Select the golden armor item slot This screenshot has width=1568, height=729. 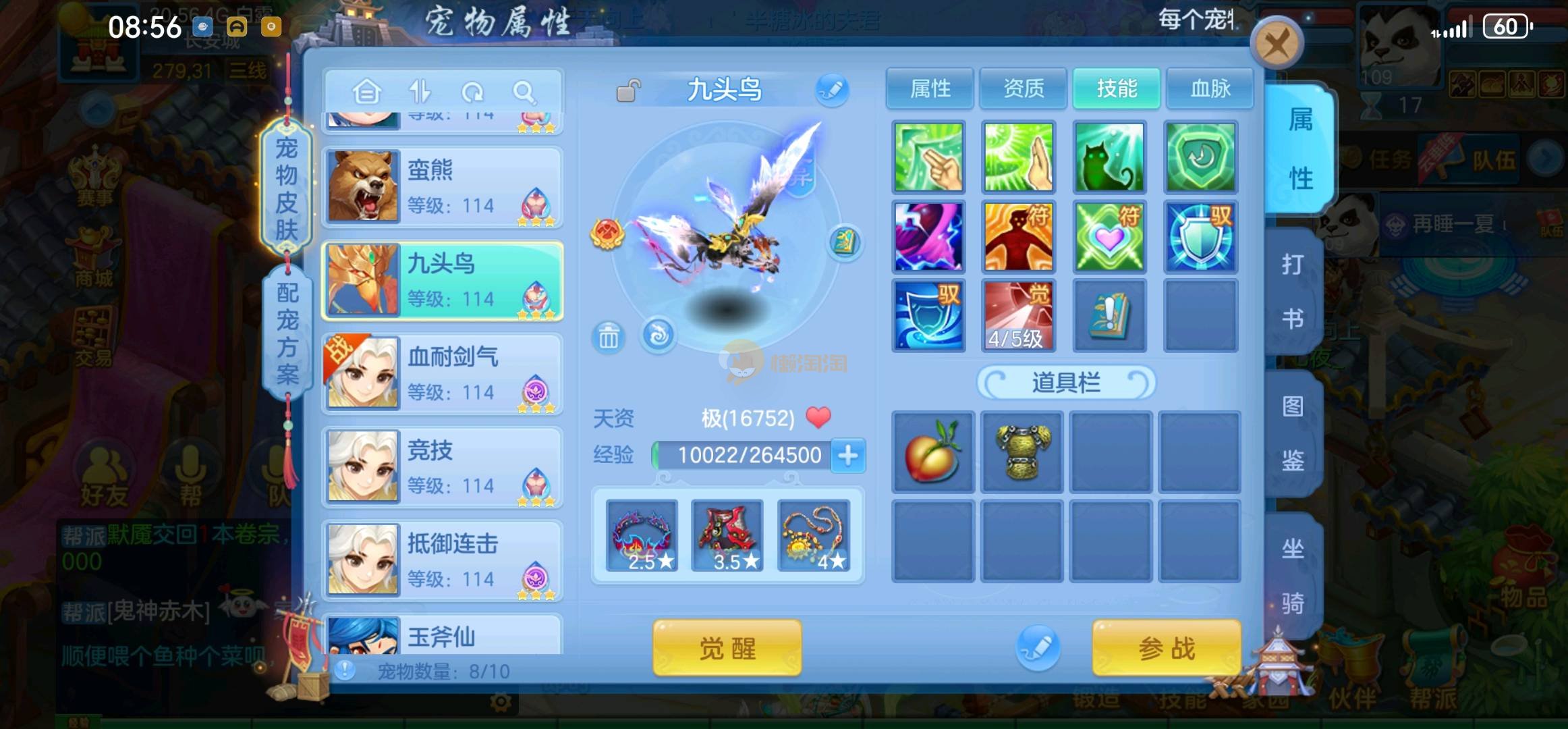pos(1022,452)
